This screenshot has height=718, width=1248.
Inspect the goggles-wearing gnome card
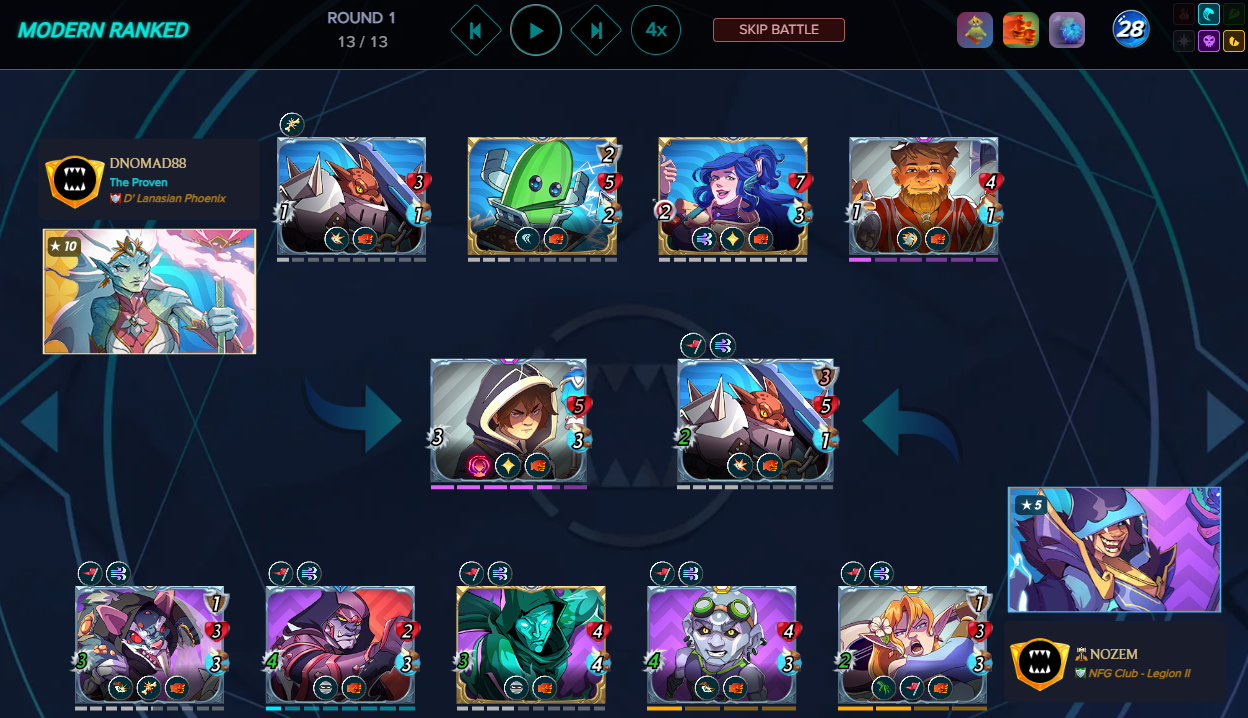721,644
